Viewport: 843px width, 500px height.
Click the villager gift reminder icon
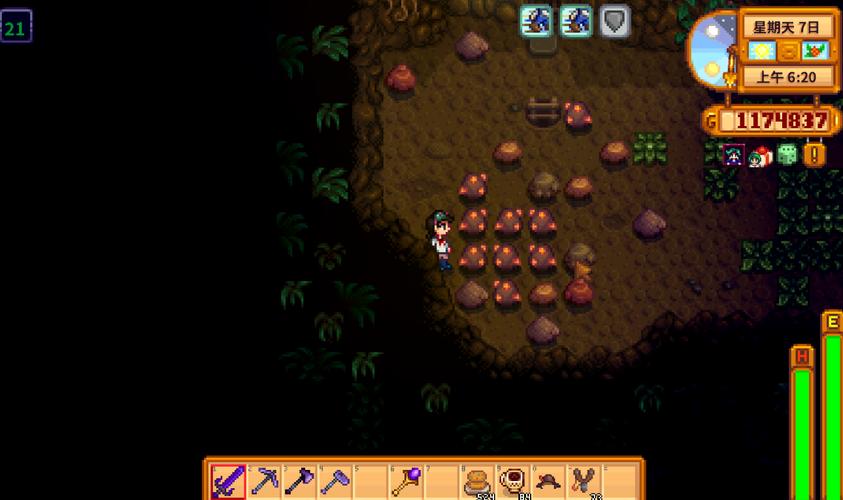click(761, 155)
